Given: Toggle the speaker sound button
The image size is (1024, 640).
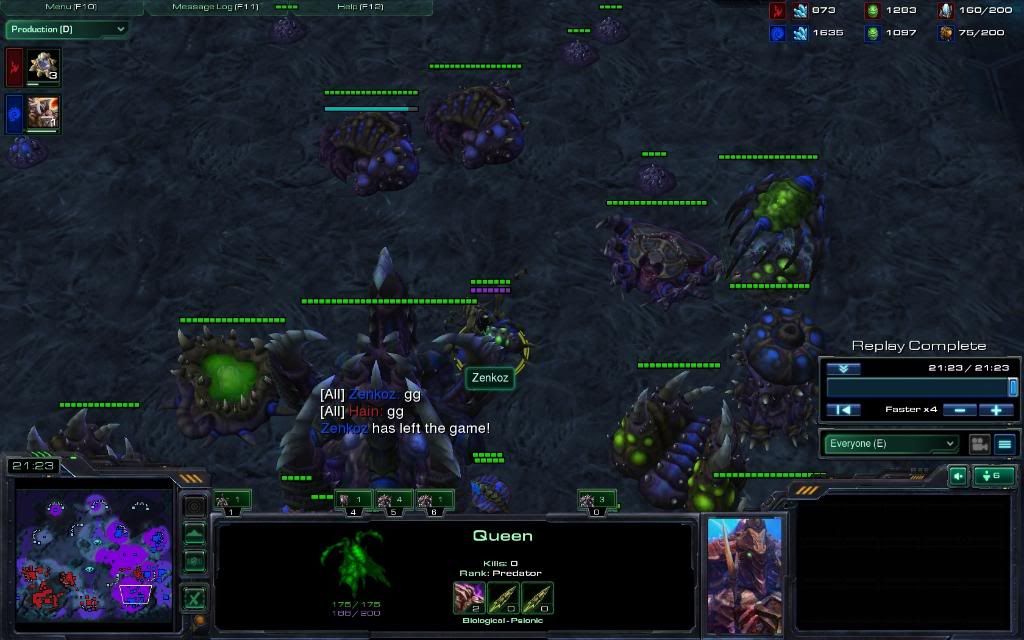Looking at the screenshot, I should [x=958, y=476].
